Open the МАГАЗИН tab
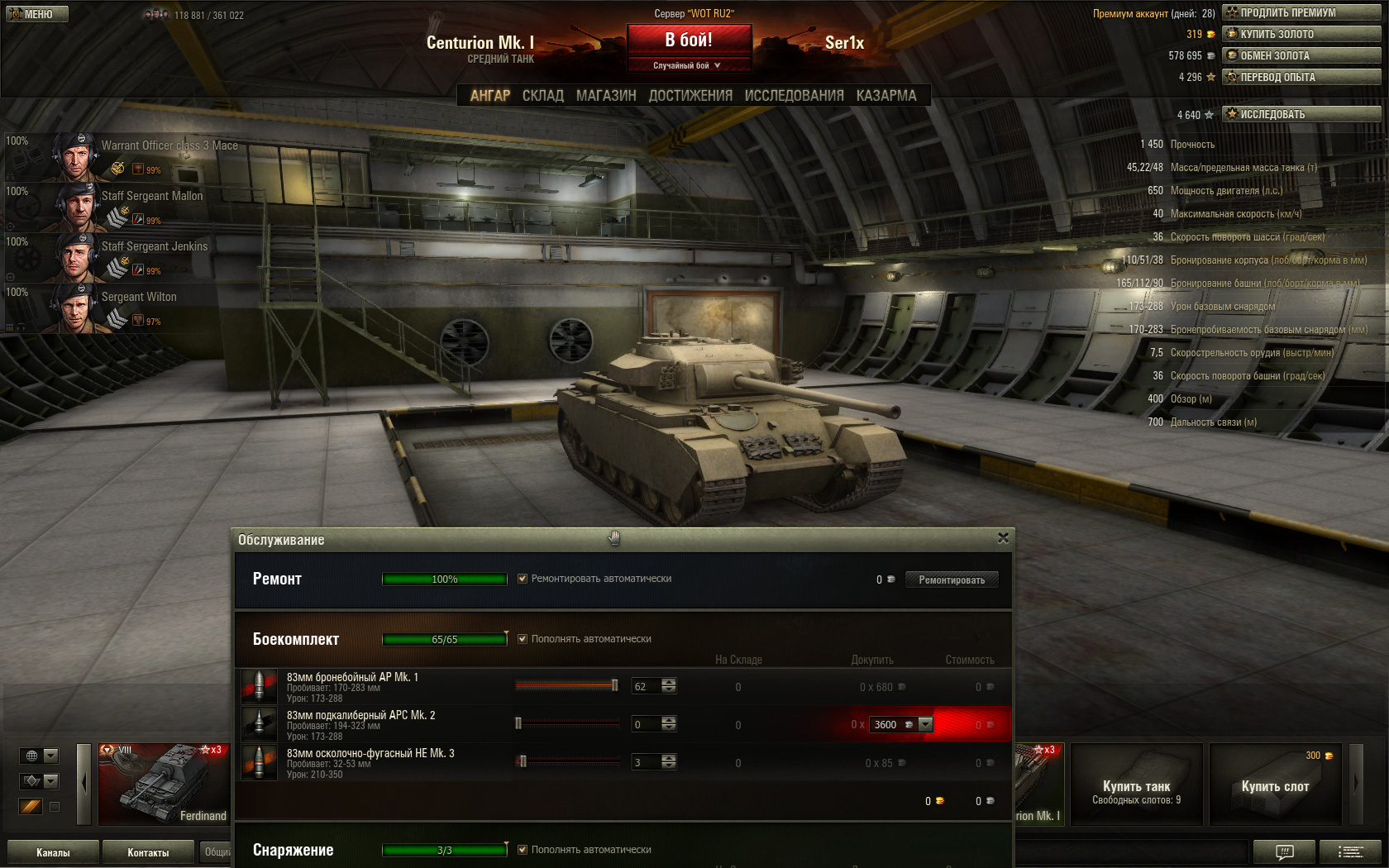 coord(606,96)
